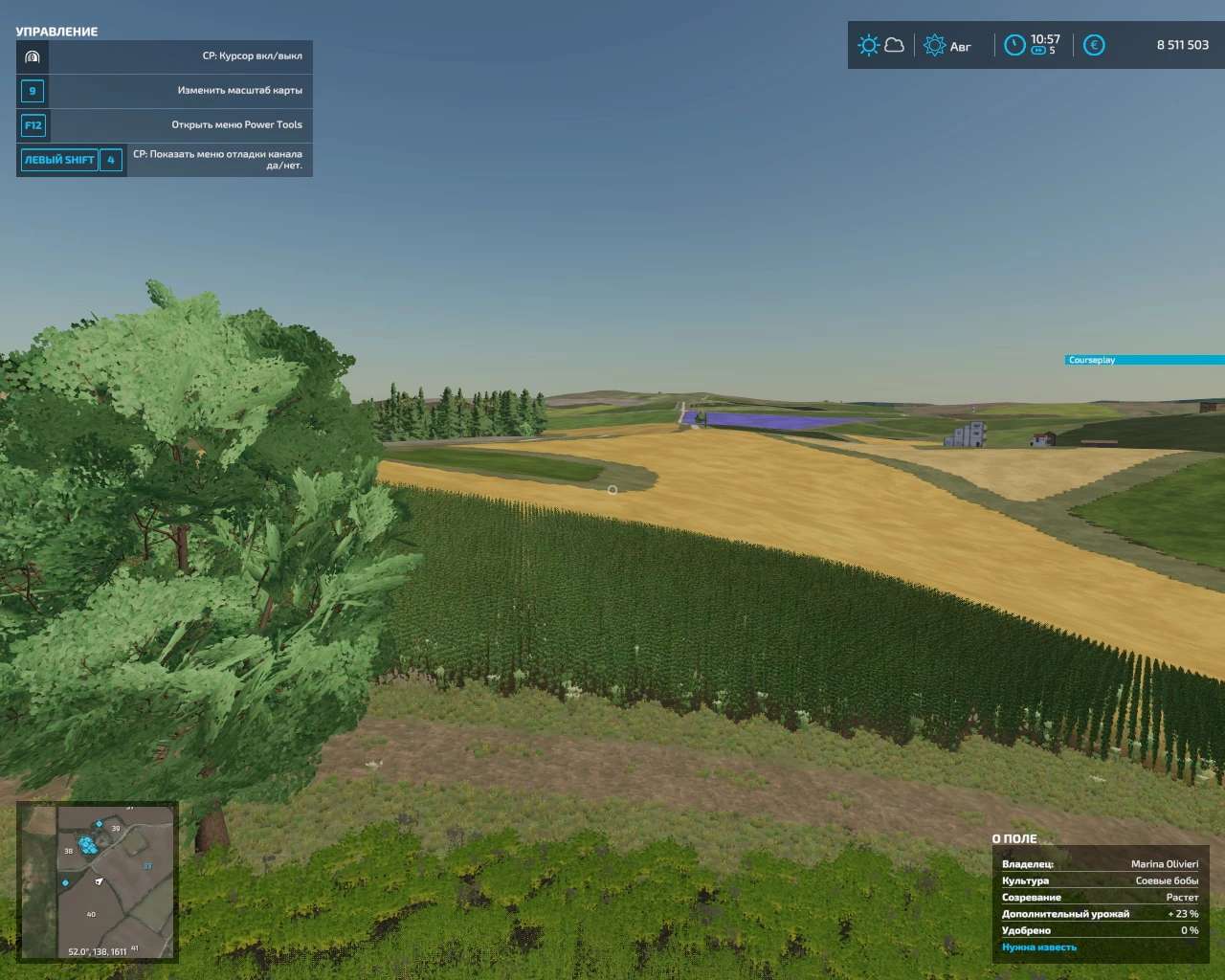Viewport: 1225px width, 980px height.
Task: Click the flower season icon next to Авг
Action: click(x=933, y=45)
